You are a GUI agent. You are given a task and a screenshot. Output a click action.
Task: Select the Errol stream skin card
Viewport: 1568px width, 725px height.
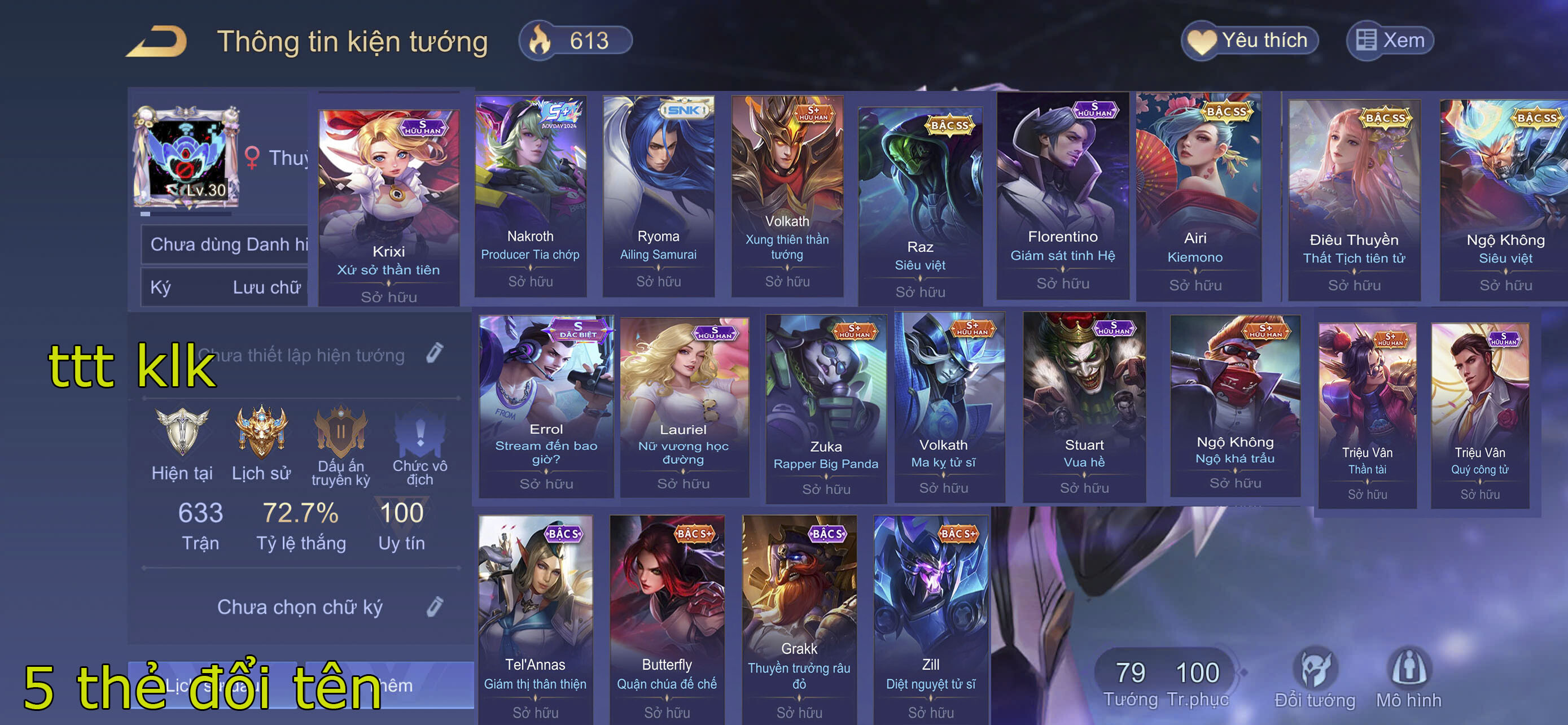click(x=546, y=405)
